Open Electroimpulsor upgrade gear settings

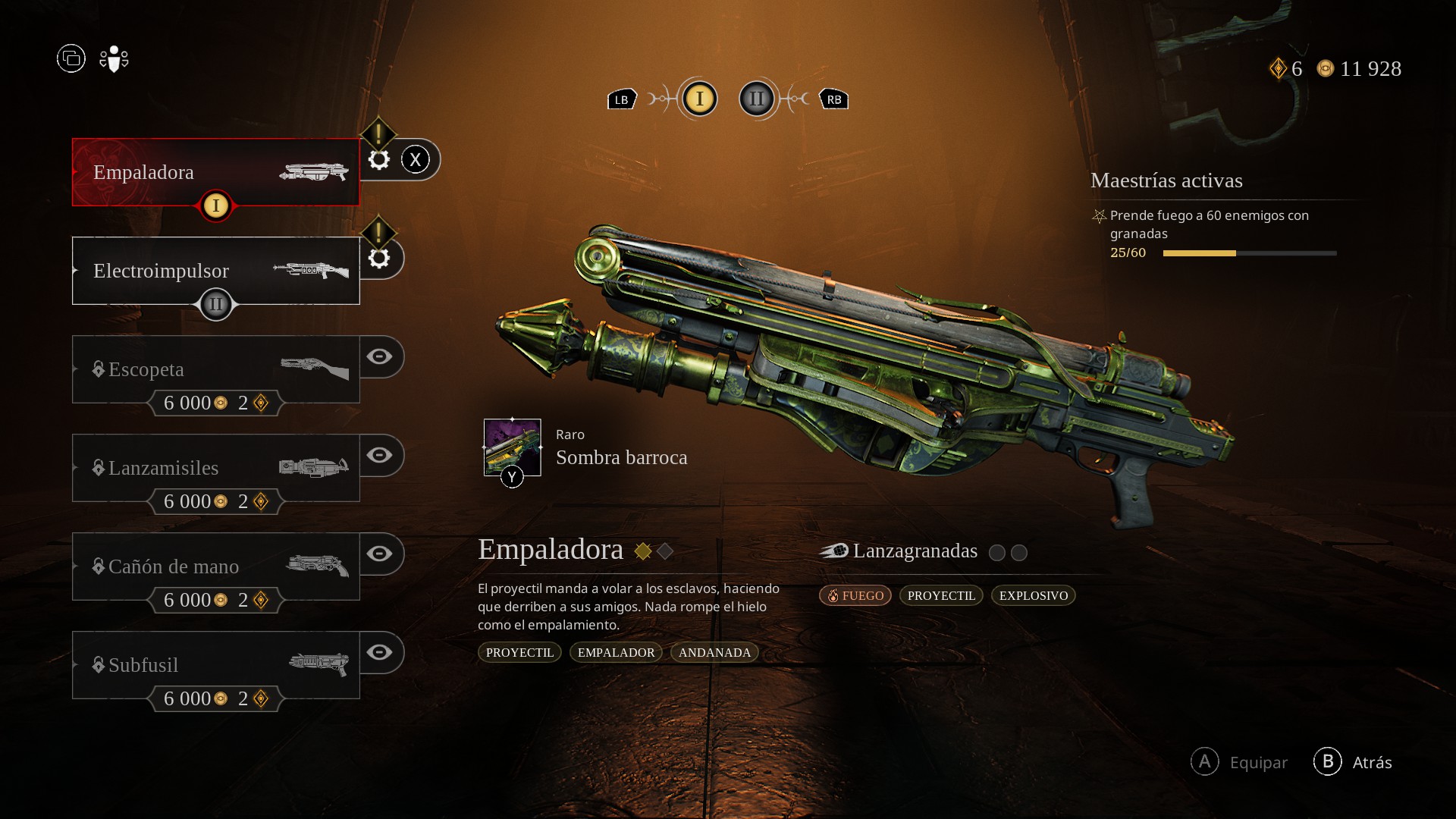point(379,258)
